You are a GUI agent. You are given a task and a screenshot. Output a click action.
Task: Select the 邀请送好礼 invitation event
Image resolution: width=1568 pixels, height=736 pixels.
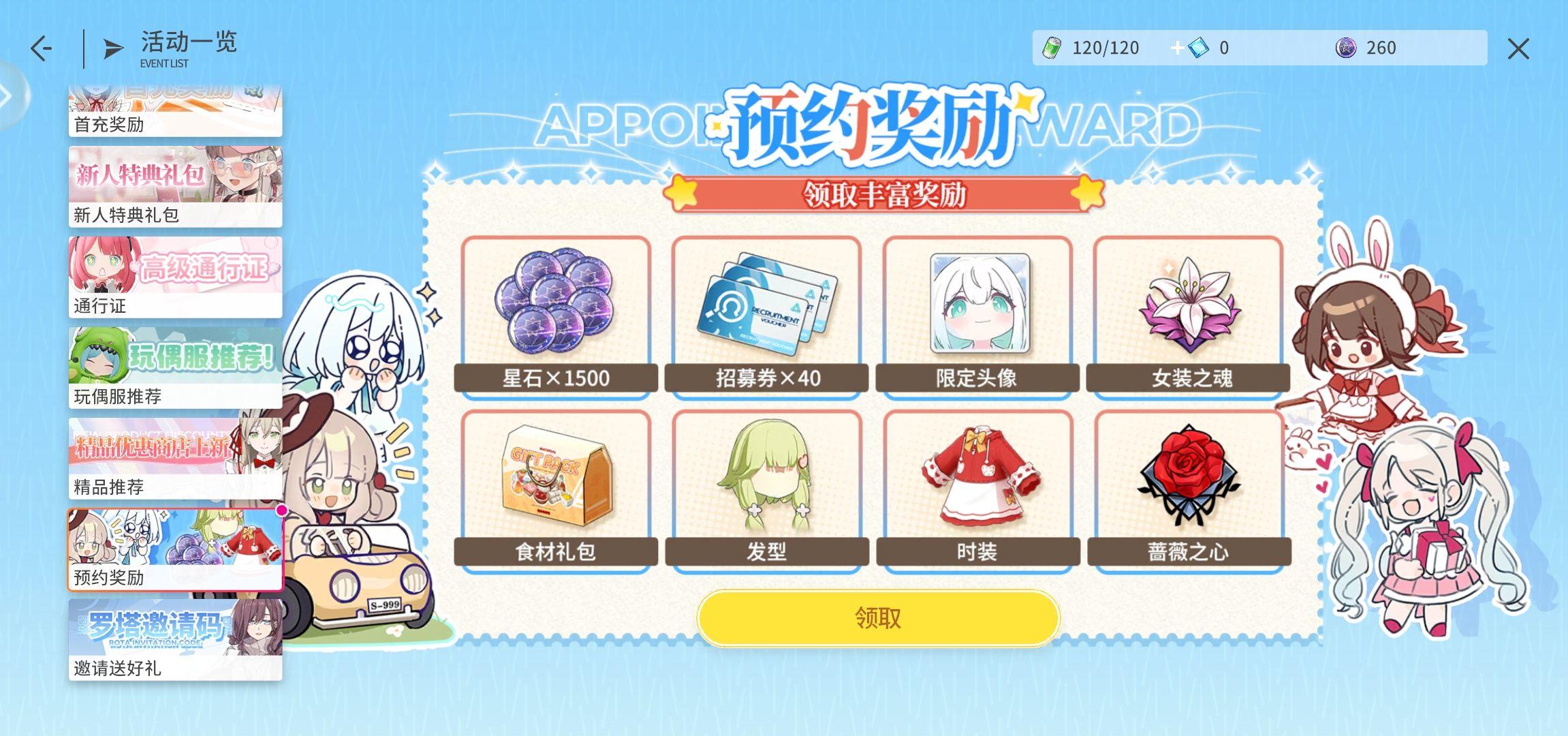click(x=174, y=637)
